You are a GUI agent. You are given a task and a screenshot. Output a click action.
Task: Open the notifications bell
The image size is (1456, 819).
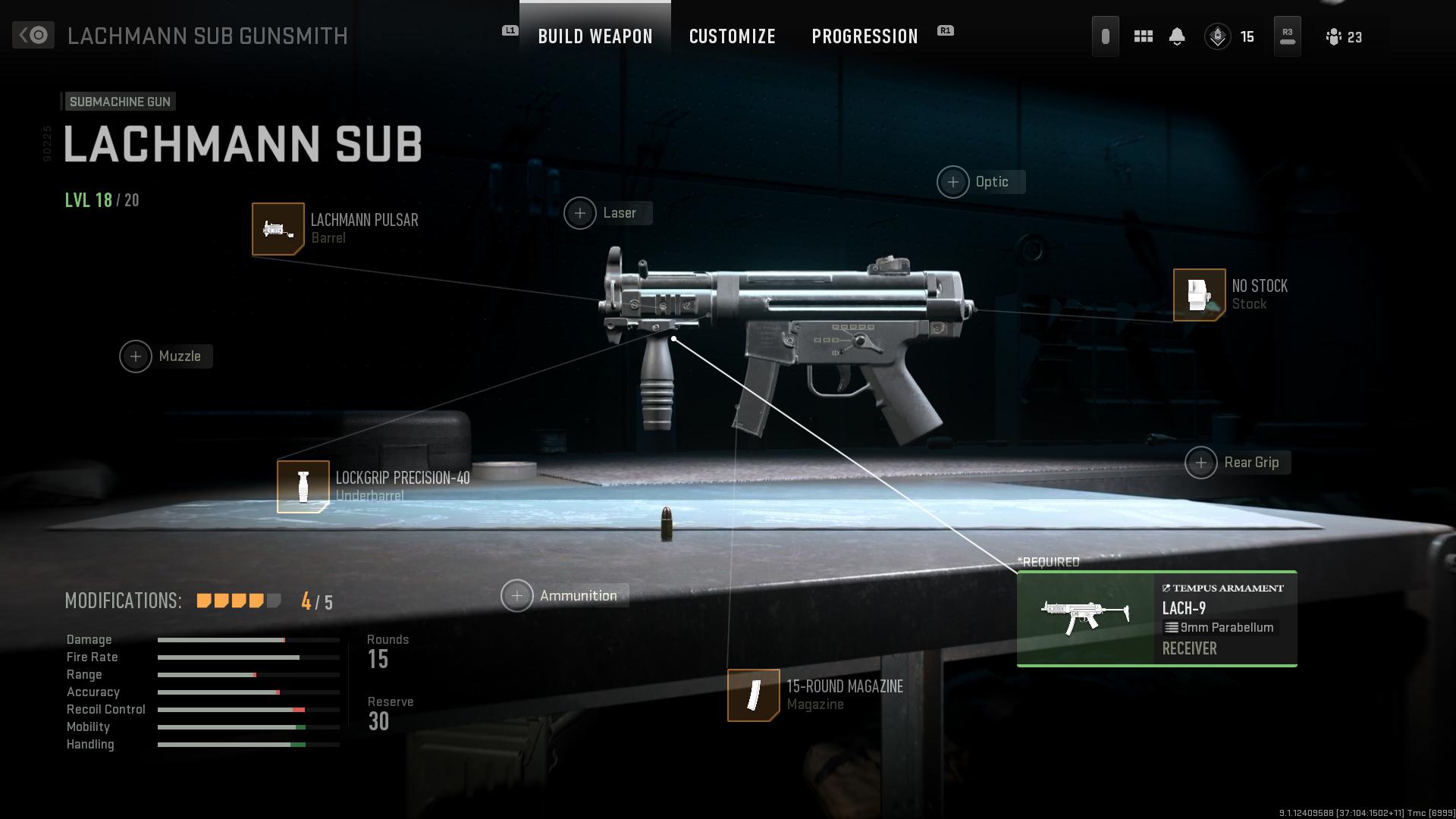[x=1178, y=36]
